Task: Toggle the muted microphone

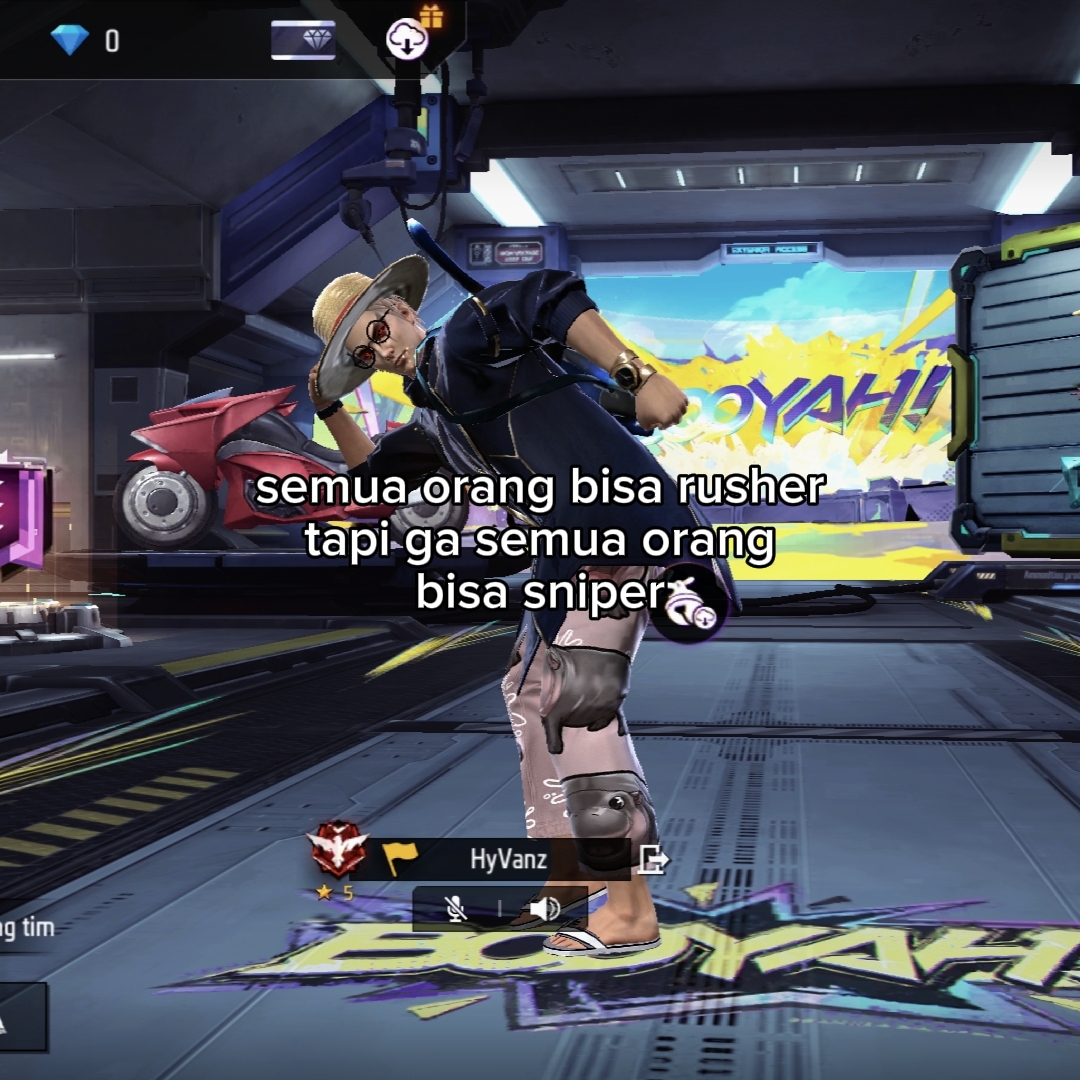Action: (x=456, y=908)
